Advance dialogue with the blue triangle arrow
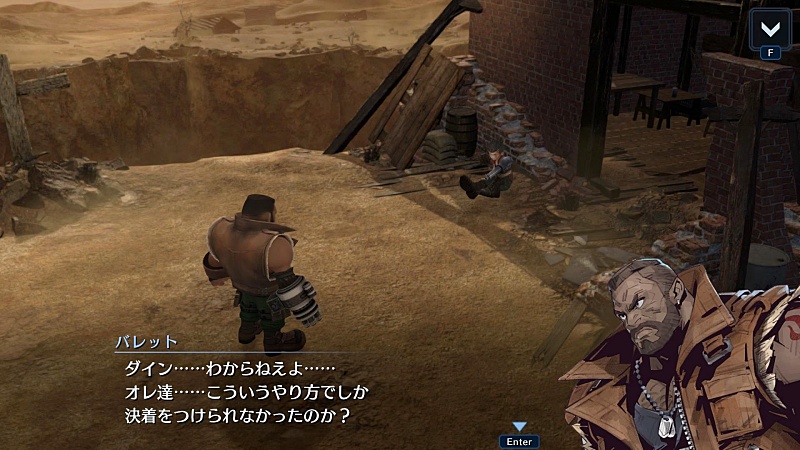Screen dimensions: 800x450 519,427
